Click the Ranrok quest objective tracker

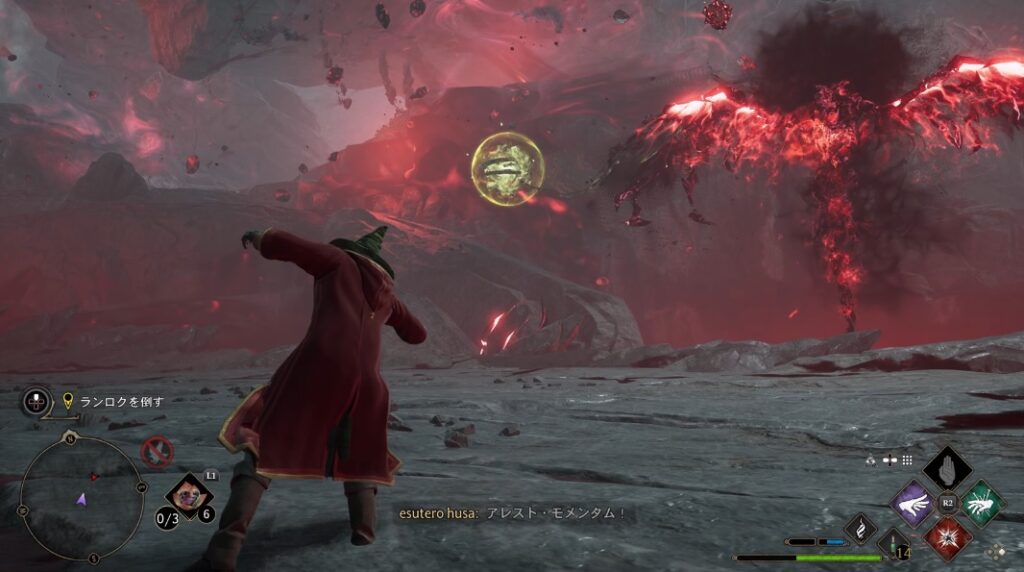[x=115, y=402]
